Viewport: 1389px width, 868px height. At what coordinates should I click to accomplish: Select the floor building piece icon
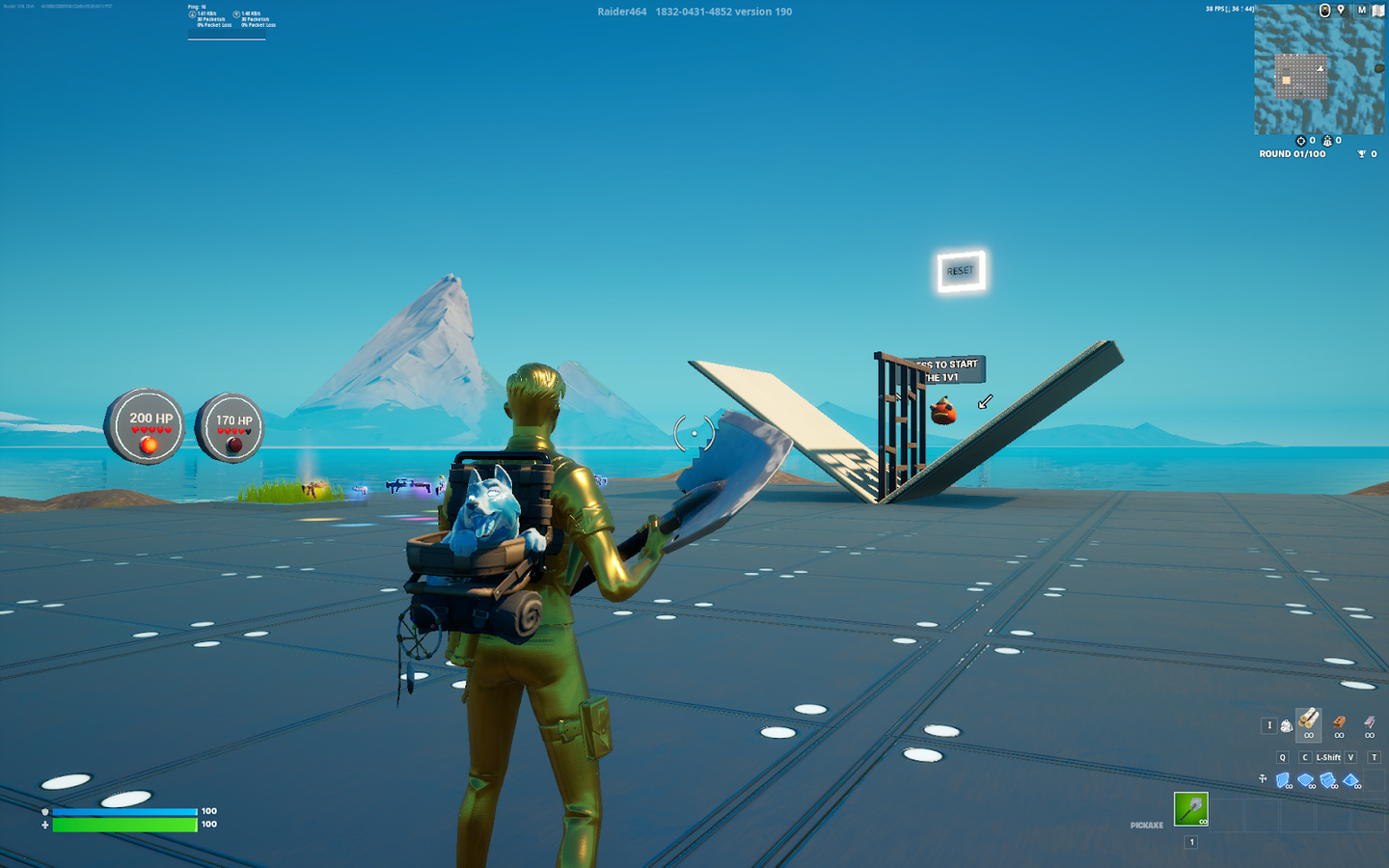[1305, 779]
